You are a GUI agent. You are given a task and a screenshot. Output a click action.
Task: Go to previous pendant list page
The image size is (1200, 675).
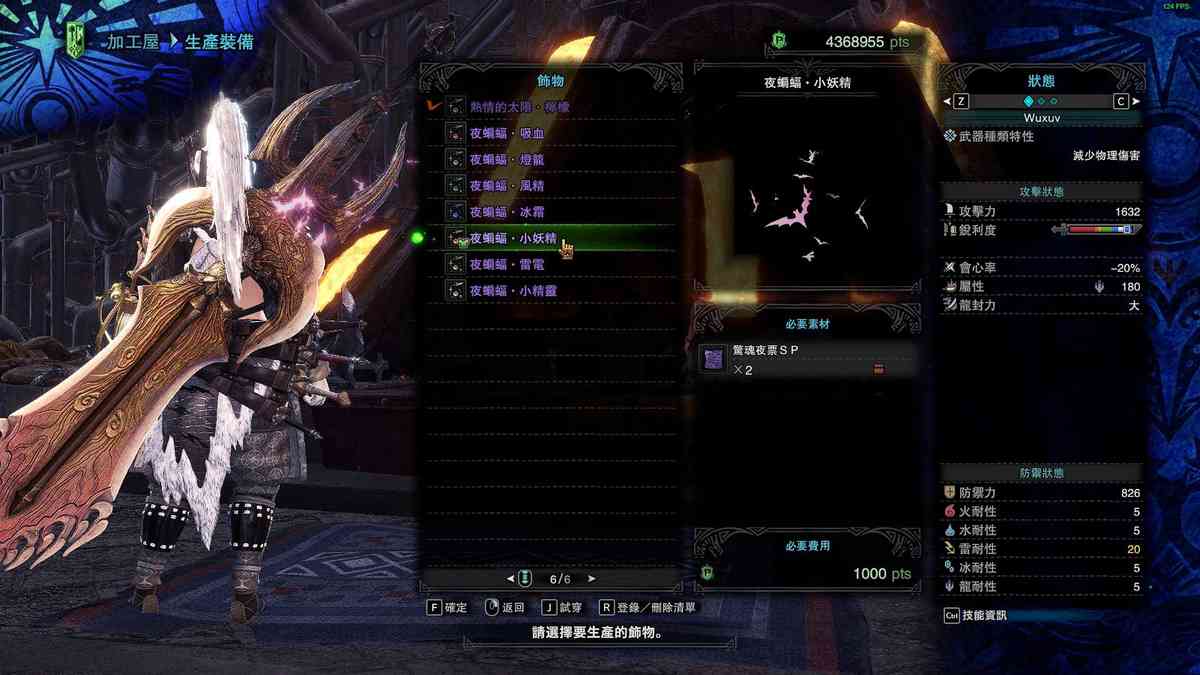[x=512, y=578]
